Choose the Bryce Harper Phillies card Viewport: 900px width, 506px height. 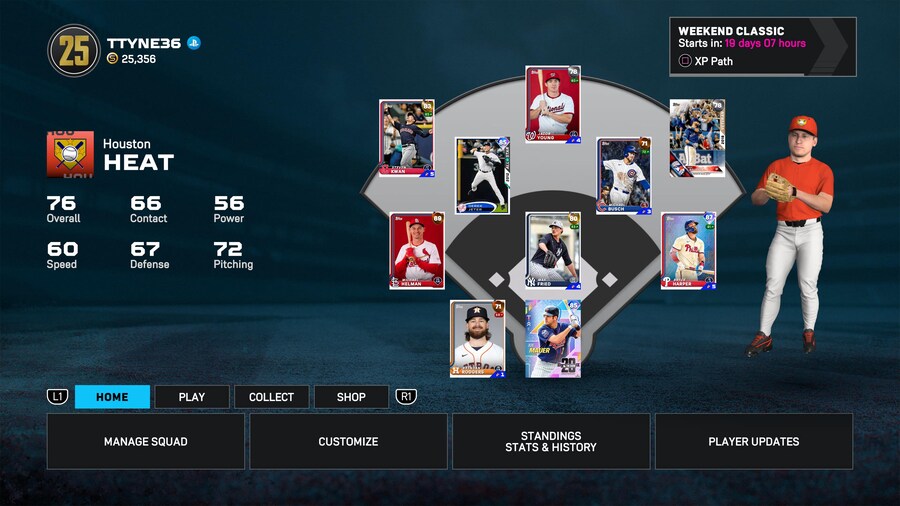(x=688, y=250)
